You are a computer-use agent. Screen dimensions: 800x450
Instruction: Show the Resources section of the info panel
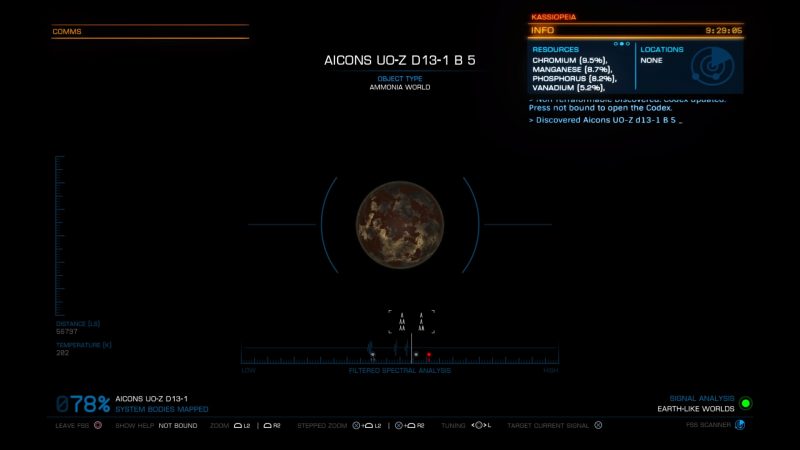tap(556, 49)
